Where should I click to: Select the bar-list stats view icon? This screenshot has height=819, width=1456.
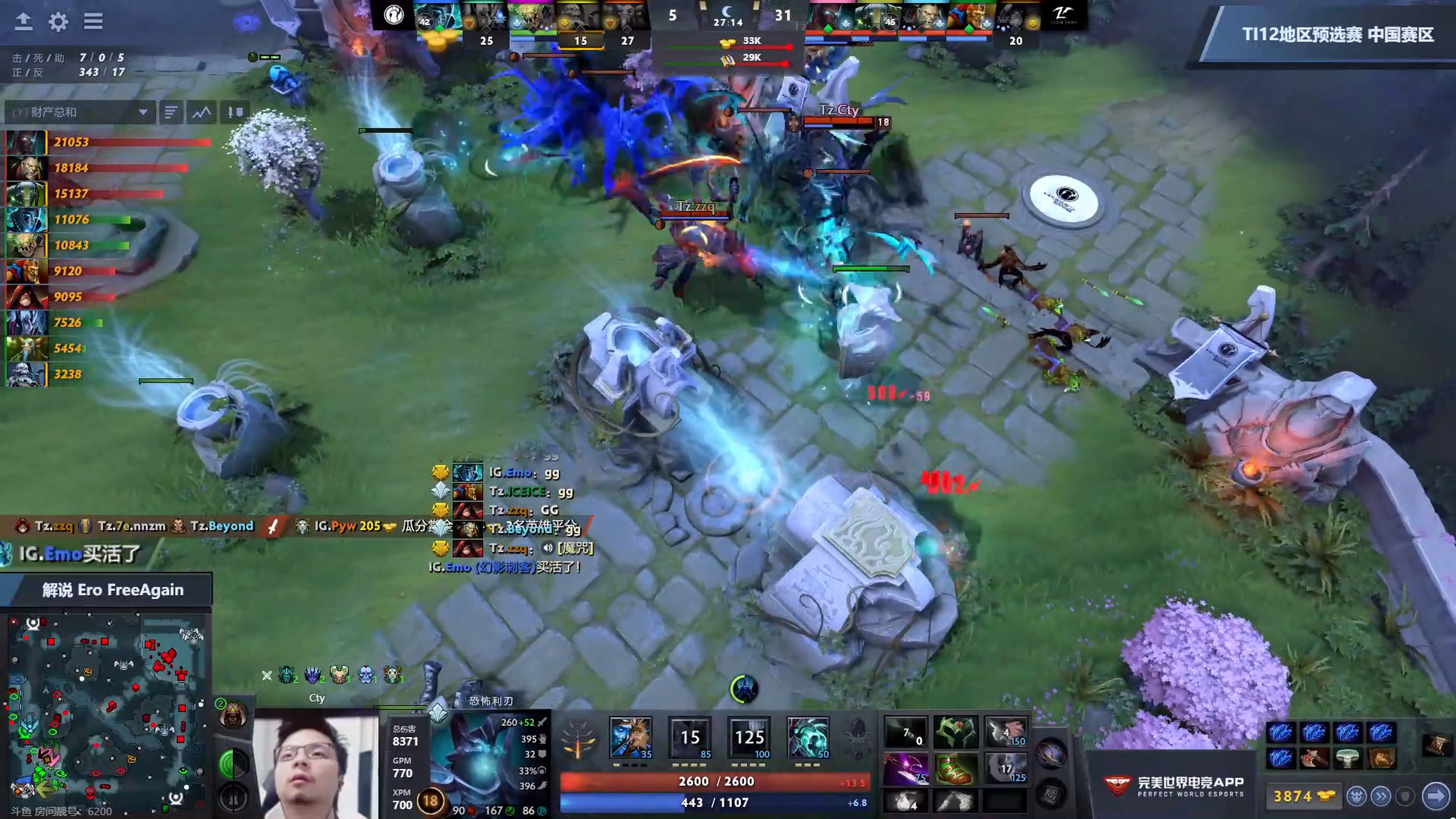coord(170,112)
